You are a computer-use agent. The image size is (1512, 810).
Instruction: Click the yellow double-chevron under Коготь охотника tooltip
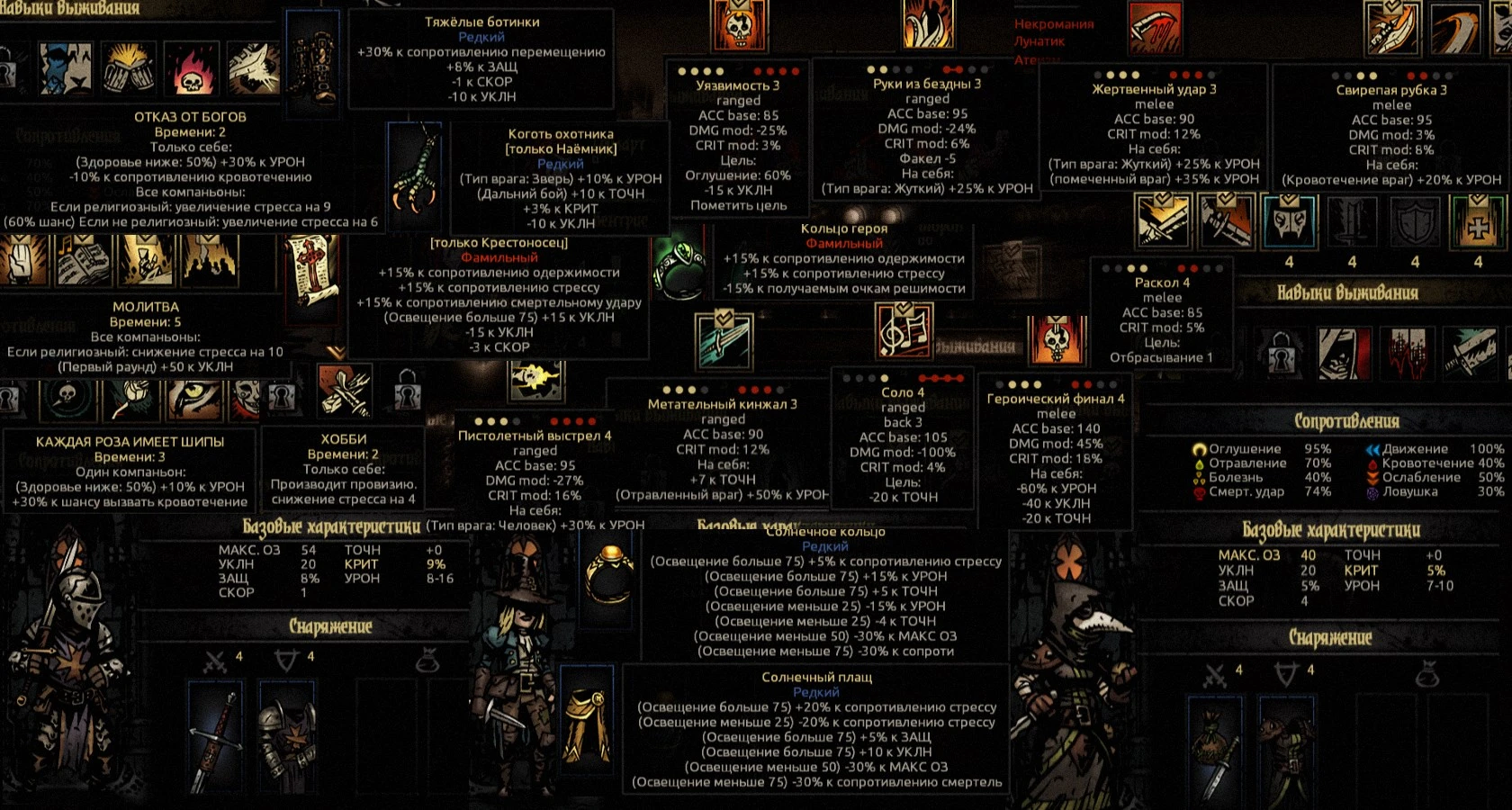(x=336, y=352)
